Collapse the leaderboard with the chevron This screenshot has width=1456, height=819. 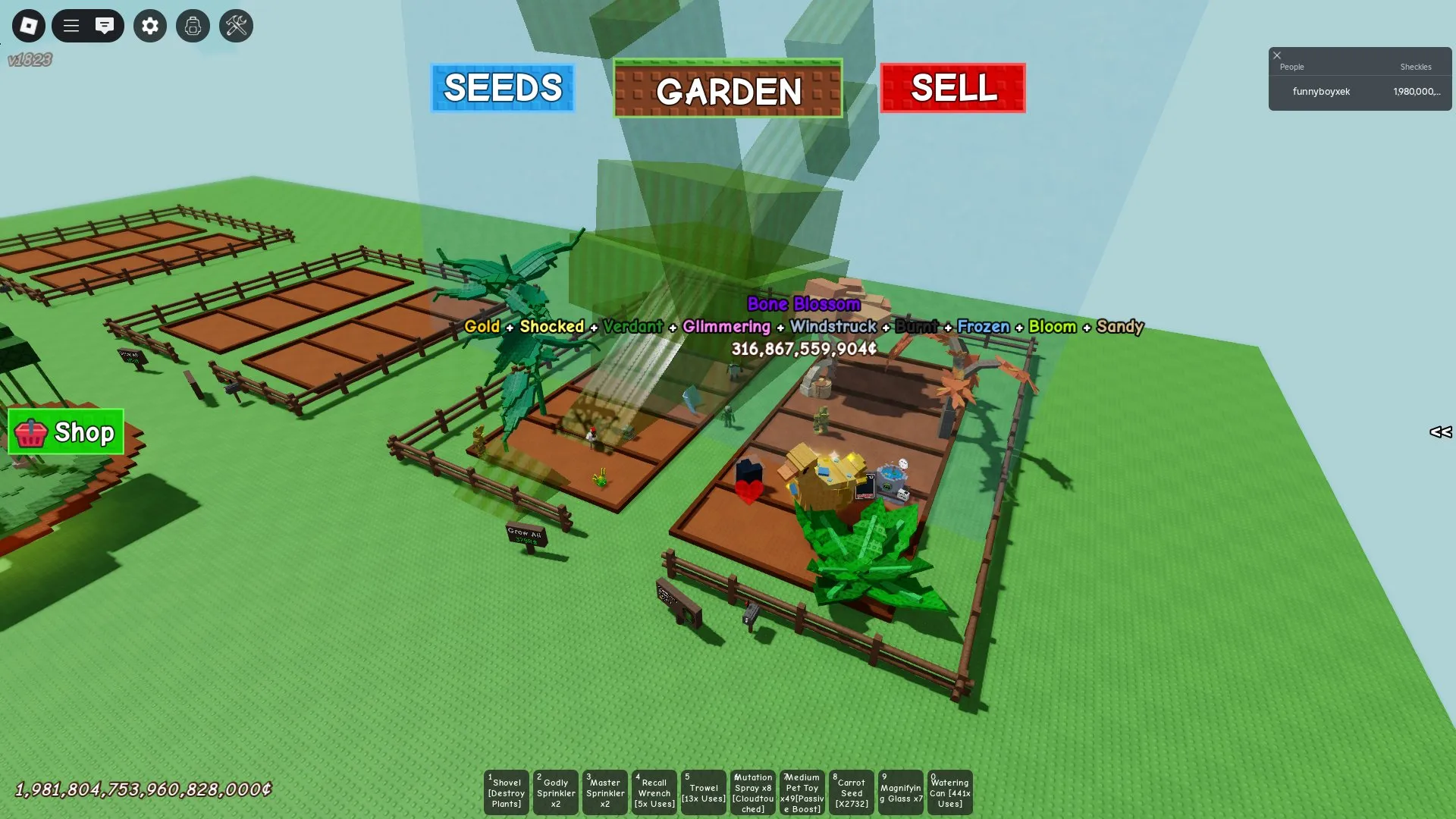click(1441, 433)
